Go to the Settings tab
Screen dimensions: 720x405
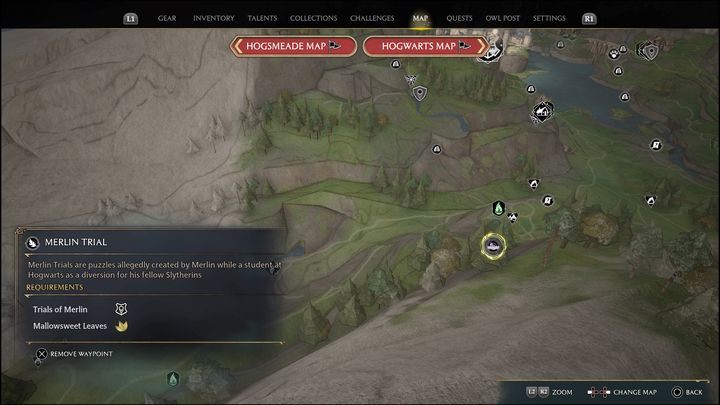point(549,18)
